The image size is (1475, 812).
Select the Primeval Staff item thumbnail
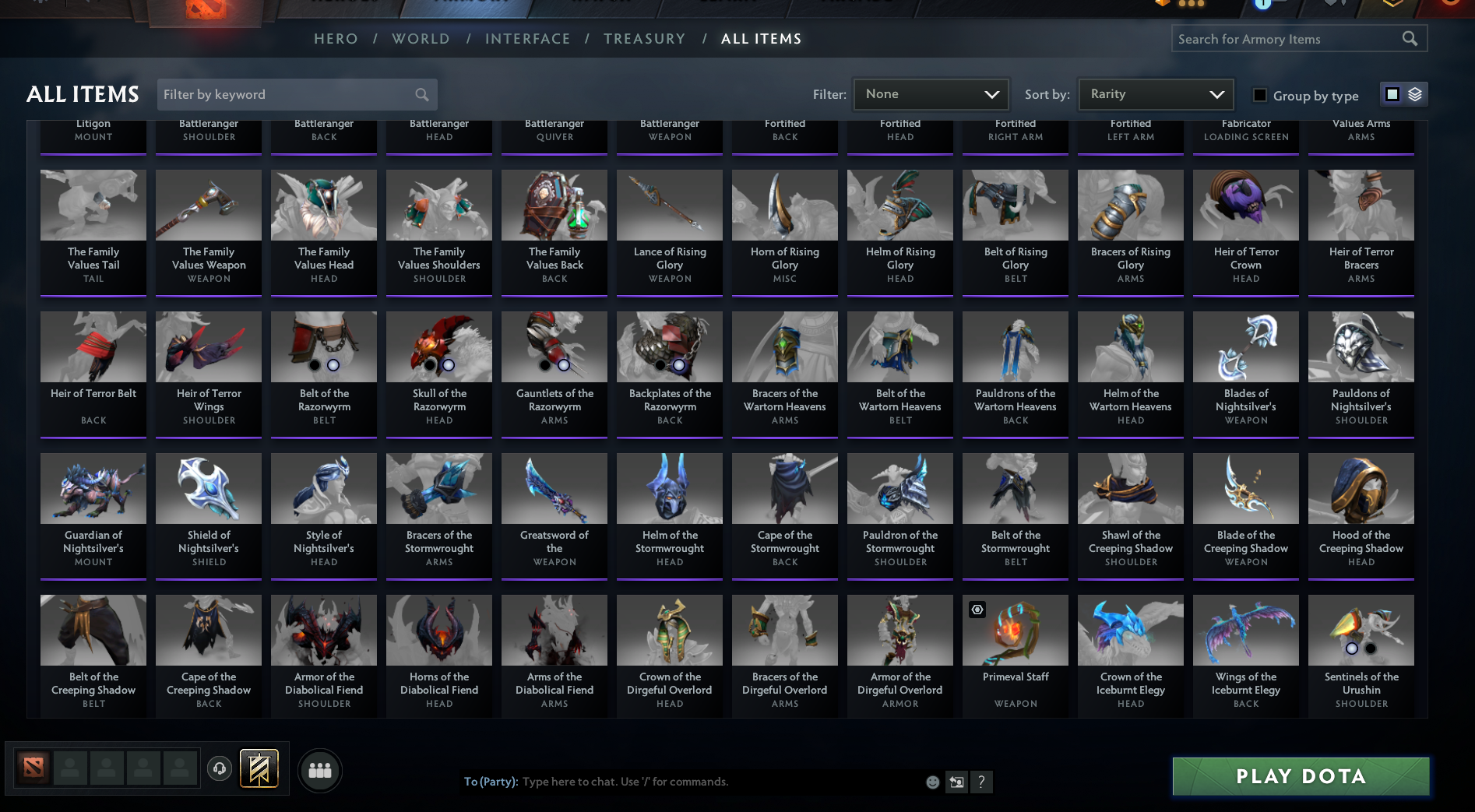(x=1015, y=631)
